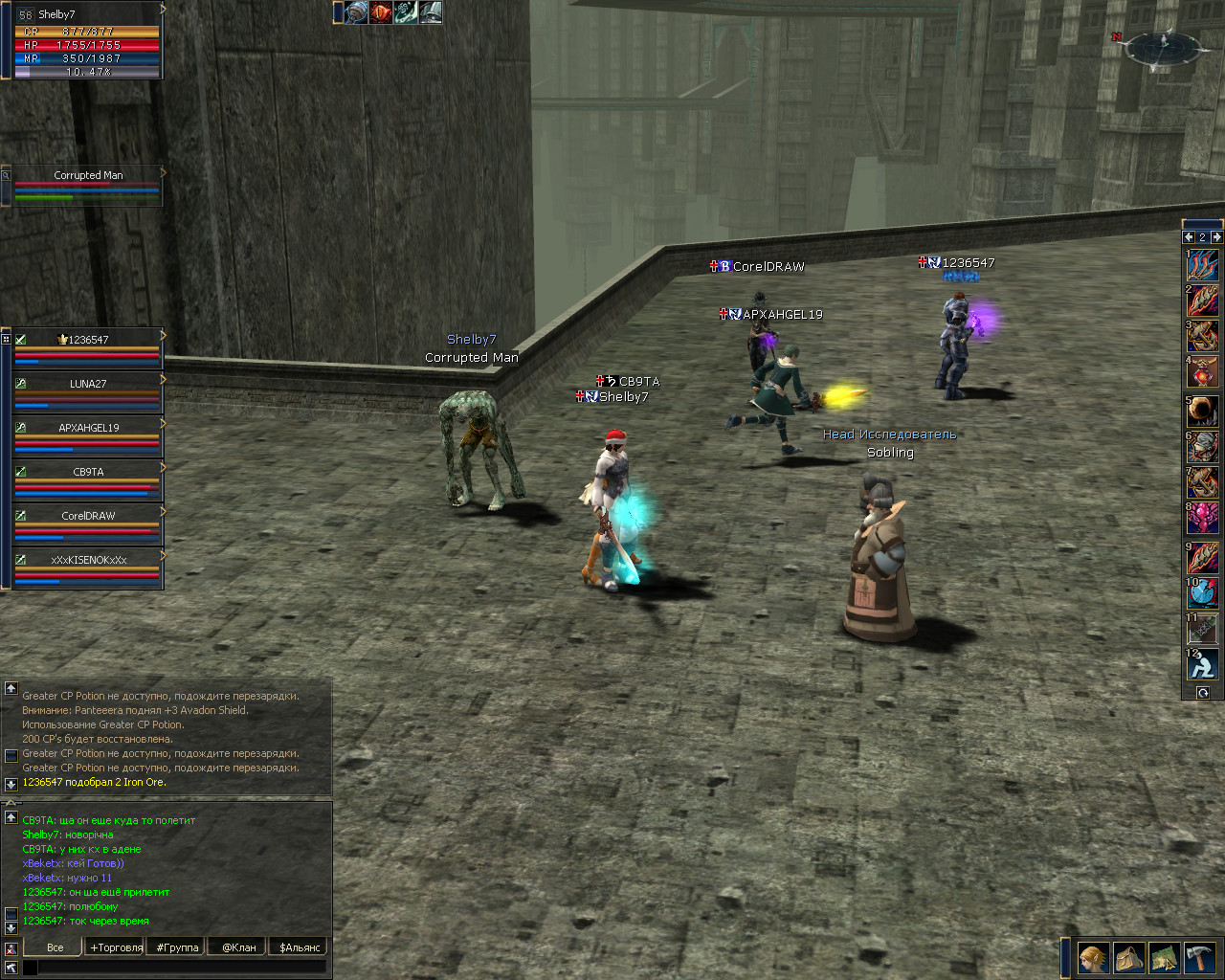The image size is (1225, 980).
Task: Activate the pink crystal skill in slot 8
Action: click(1203, 518)
